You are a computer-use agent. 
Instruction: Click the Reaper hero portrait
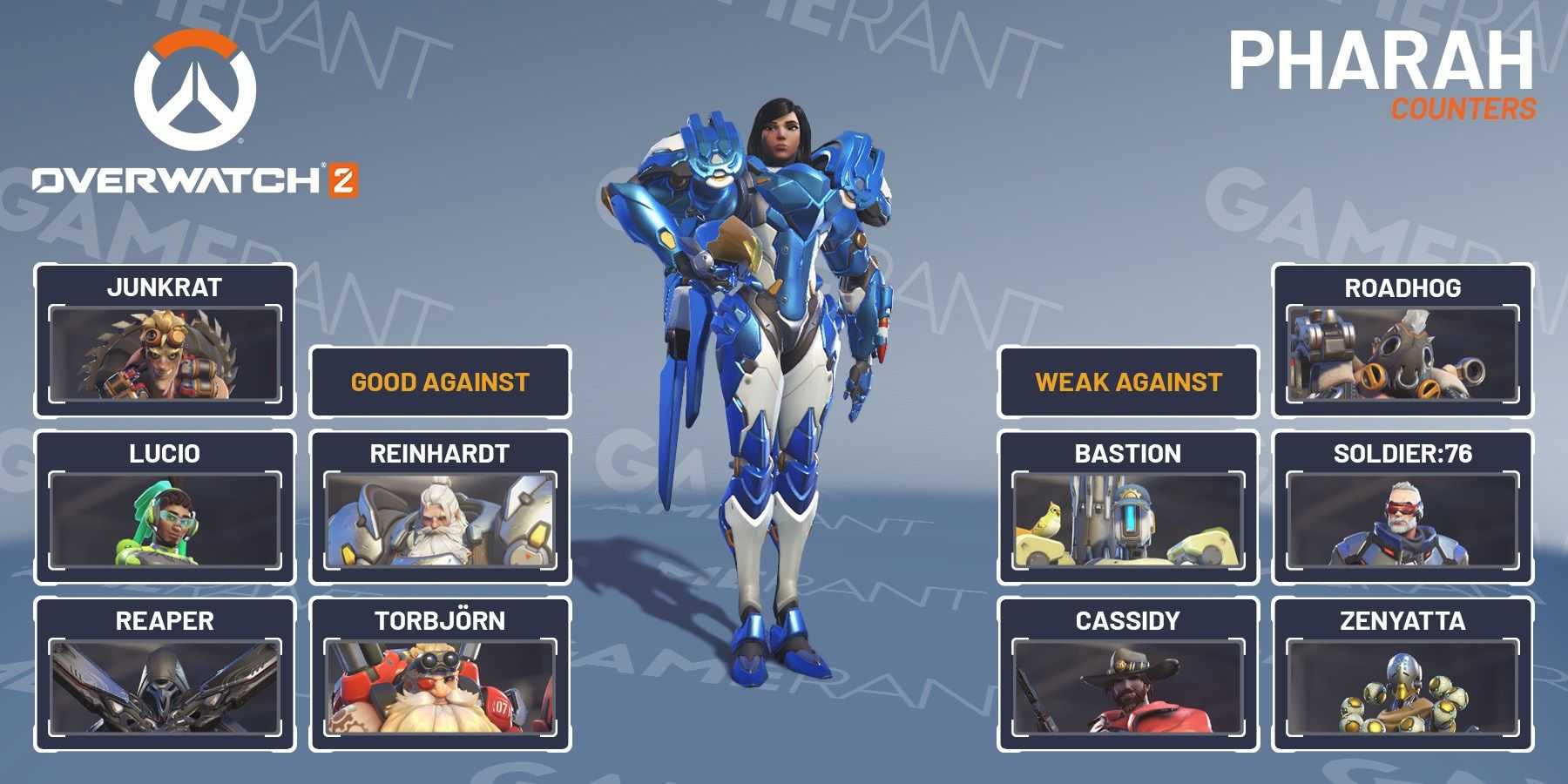pyautogui.click(x=165, y=688)
